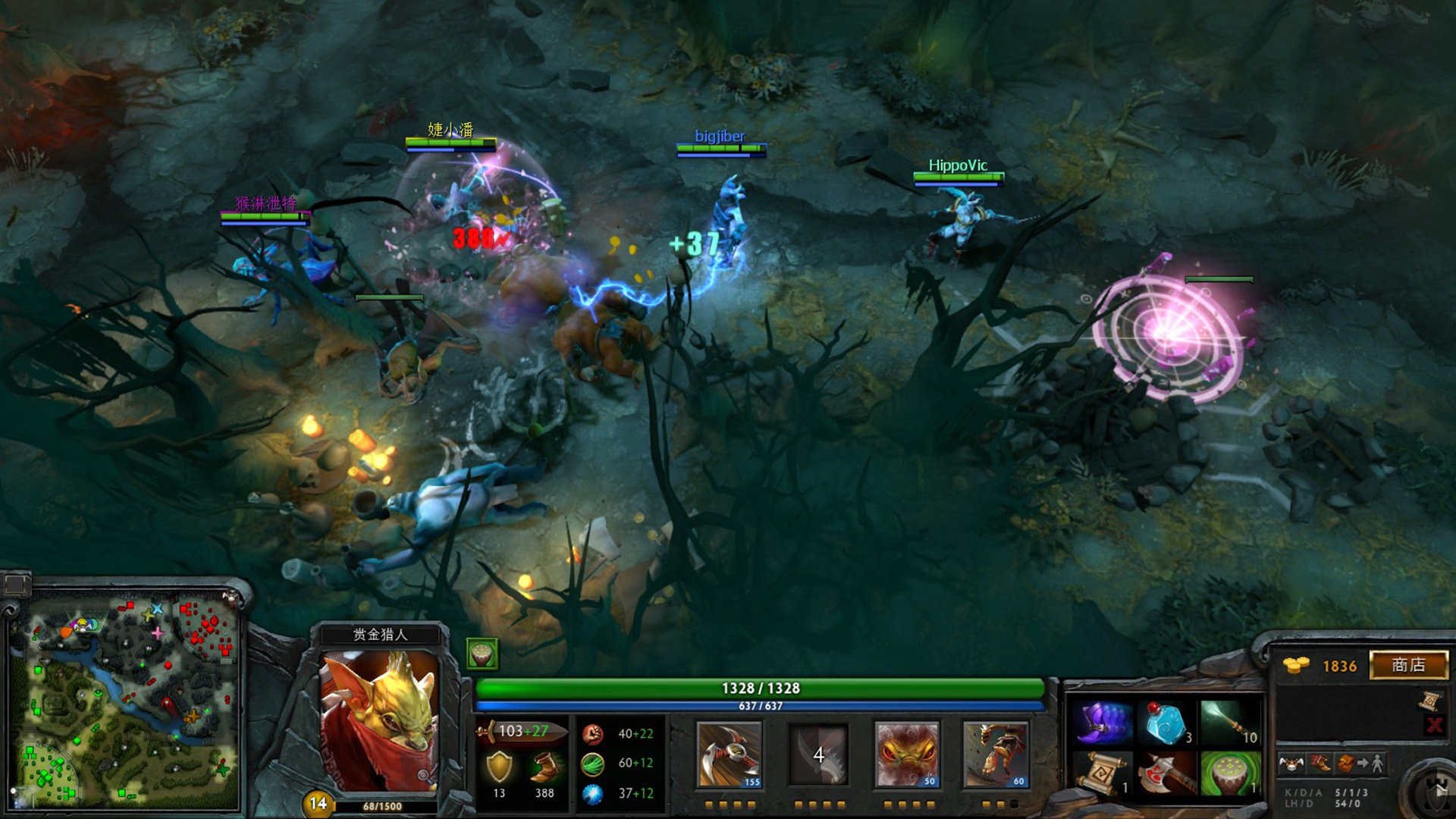Click the drum buff icon above health bar
This screenshot has height=819, width=1456.
(482, 653)
